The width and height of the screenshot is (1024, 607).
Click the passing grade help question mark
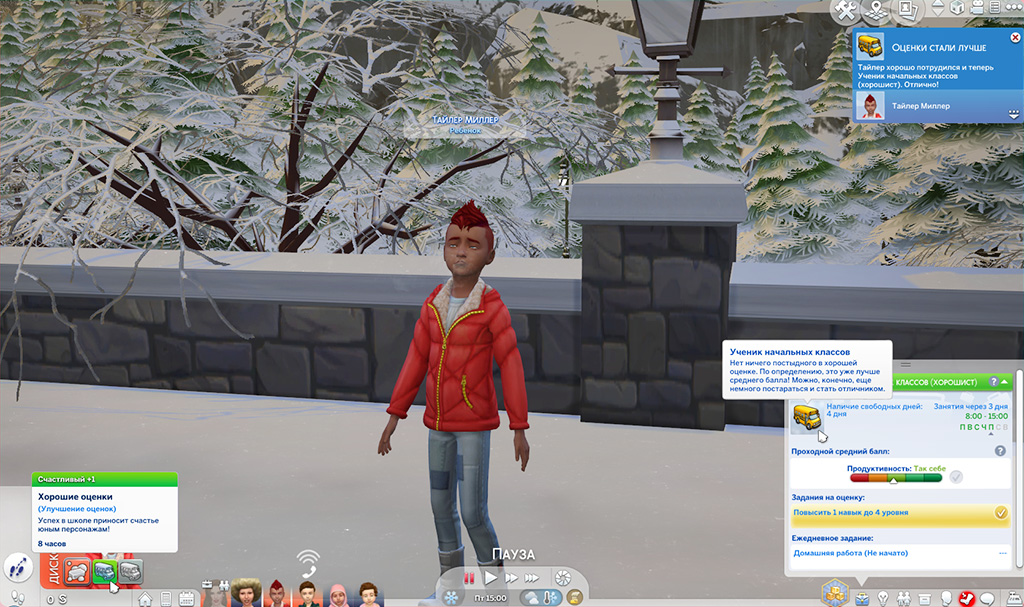click(1000, 451)
